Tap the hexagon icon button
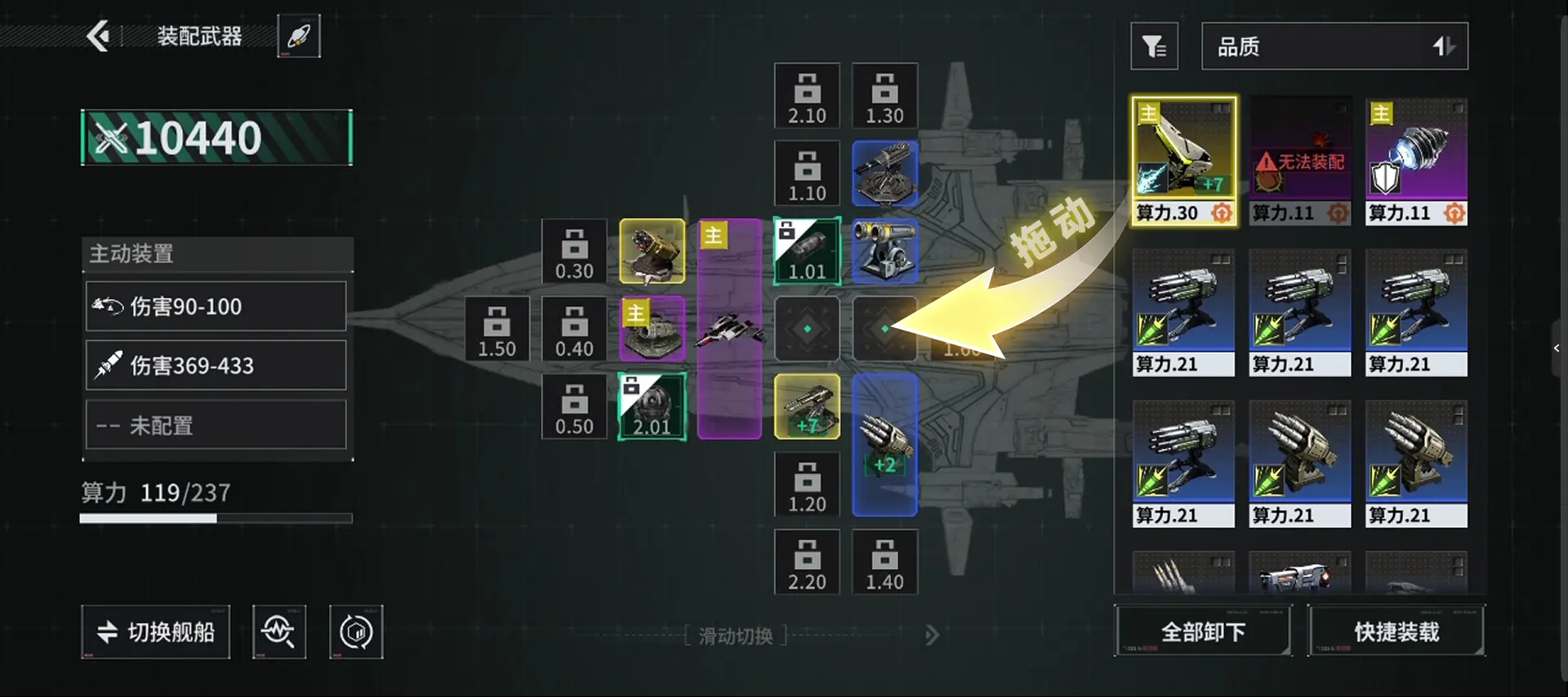The image size is (1568, 697). (356, 632)
